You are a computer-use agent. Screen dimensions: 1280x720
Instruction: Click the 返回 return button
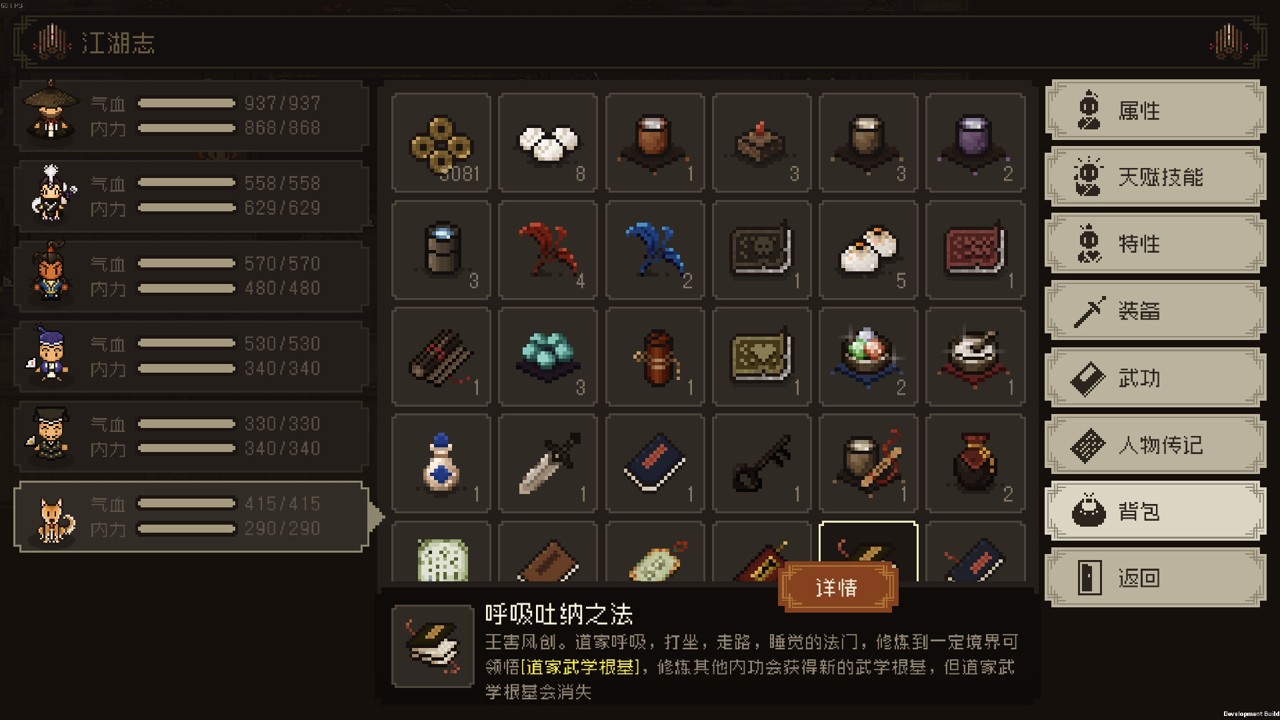(x=1155, y=578)
